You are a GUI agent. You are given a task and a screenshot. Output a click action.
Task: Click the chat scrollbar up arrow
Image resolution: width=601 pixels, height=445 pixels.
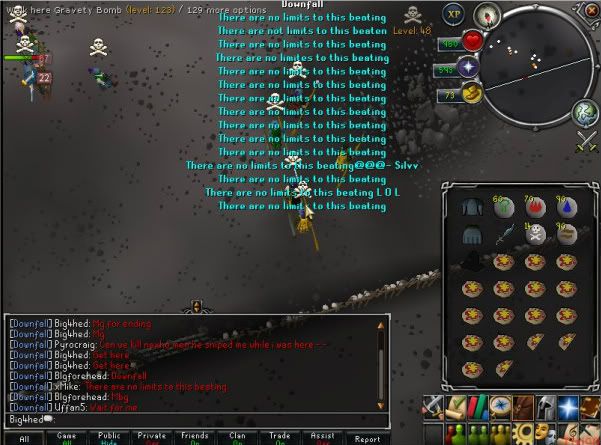click(x=380, y=324)
